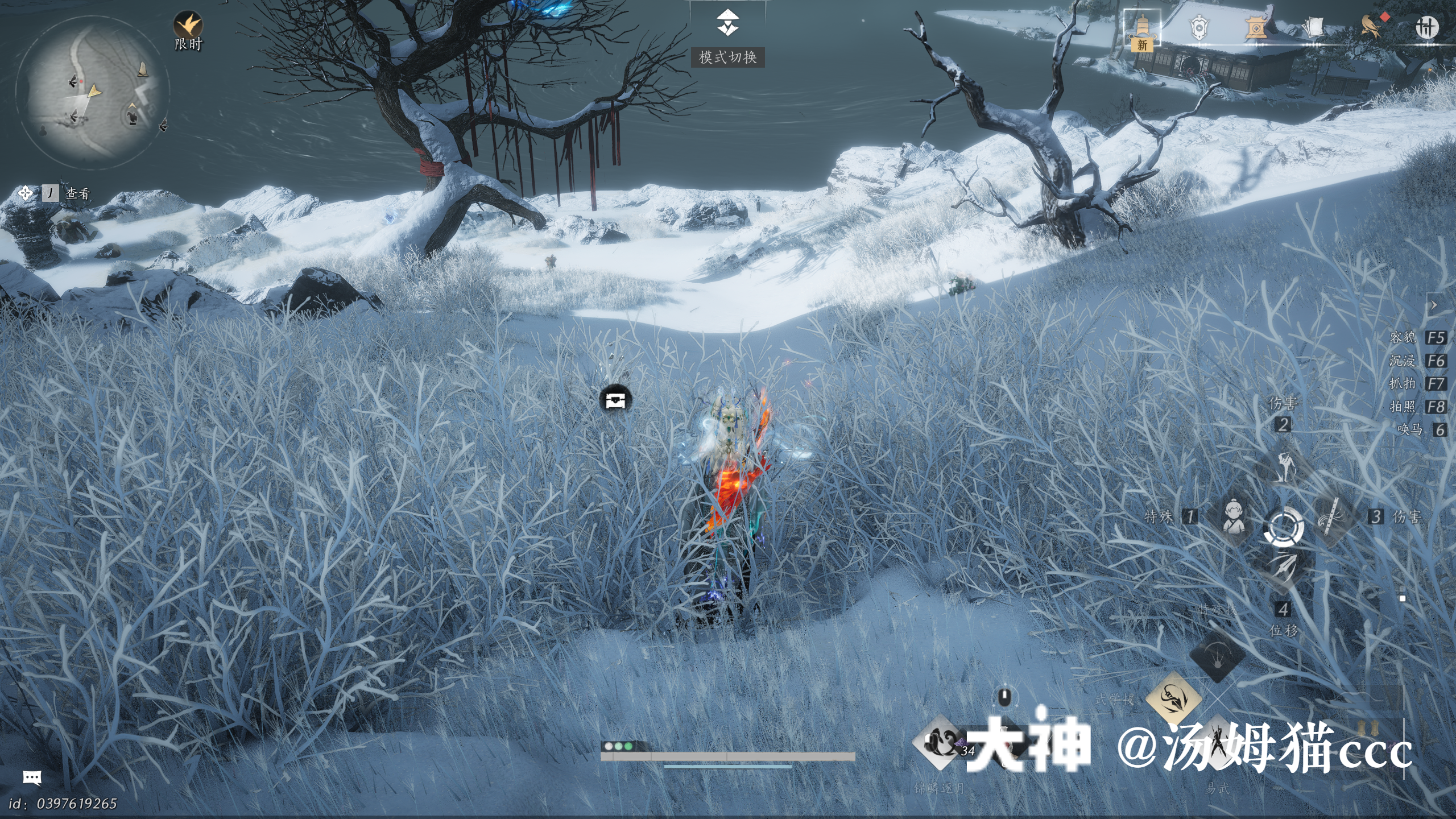Open the stacked papers icon
The height and width of the screenshot is (819, 1456).
(1313, 27)
